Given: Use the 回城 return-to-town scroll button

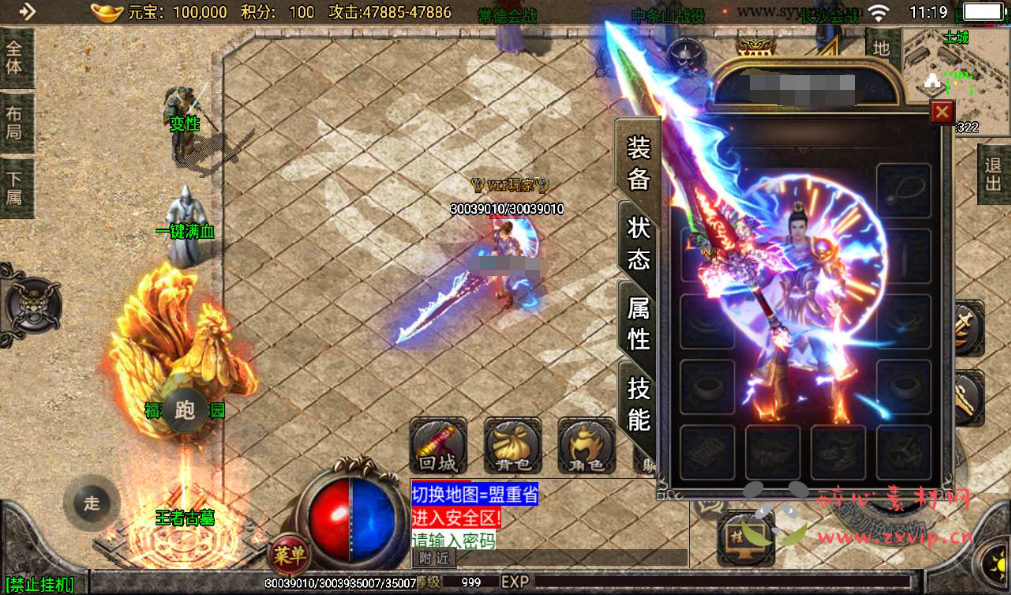Looking at the screenshot, I should coord(438,445).
